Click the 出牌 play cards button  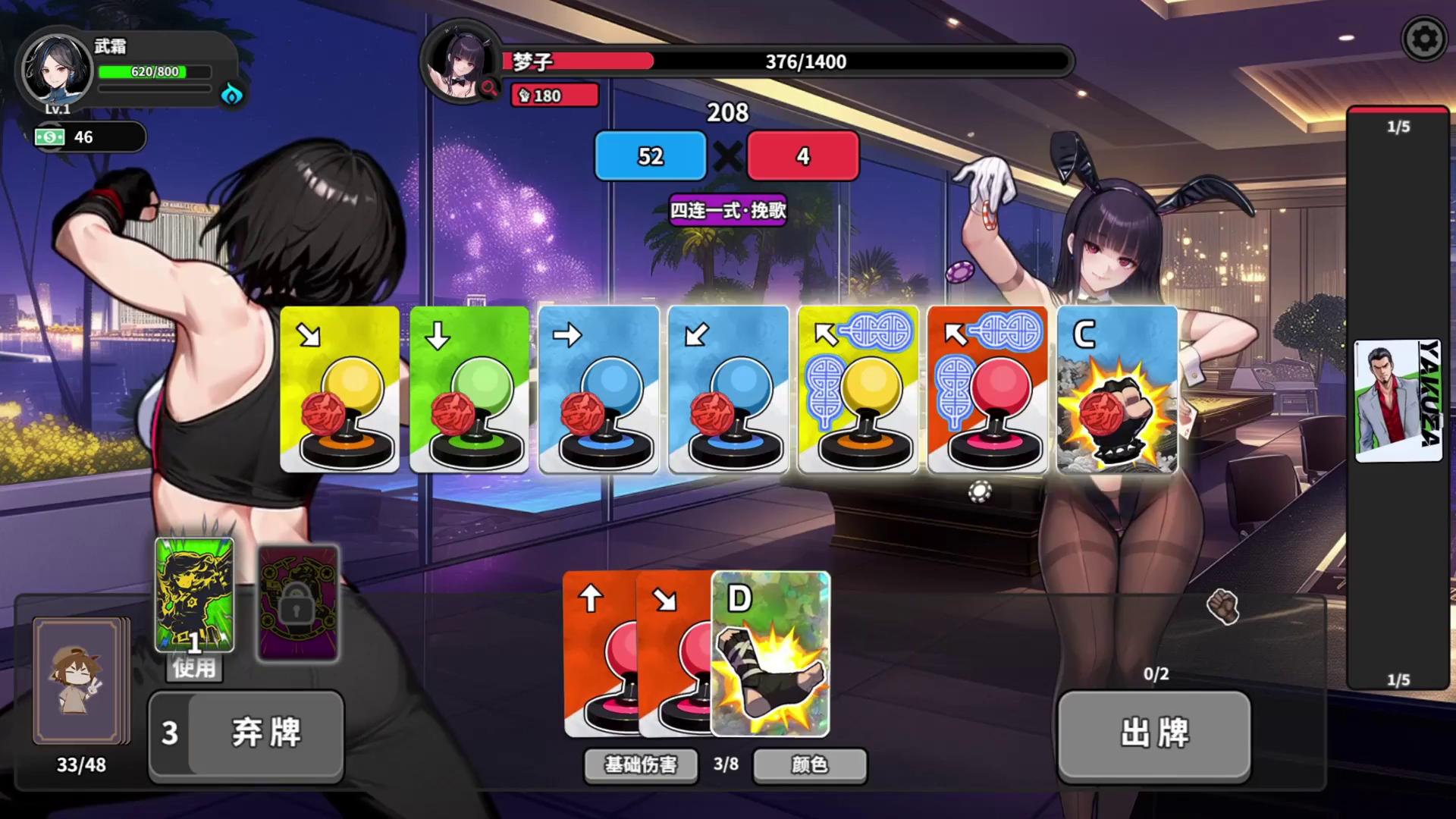(x=1153, y=733)
